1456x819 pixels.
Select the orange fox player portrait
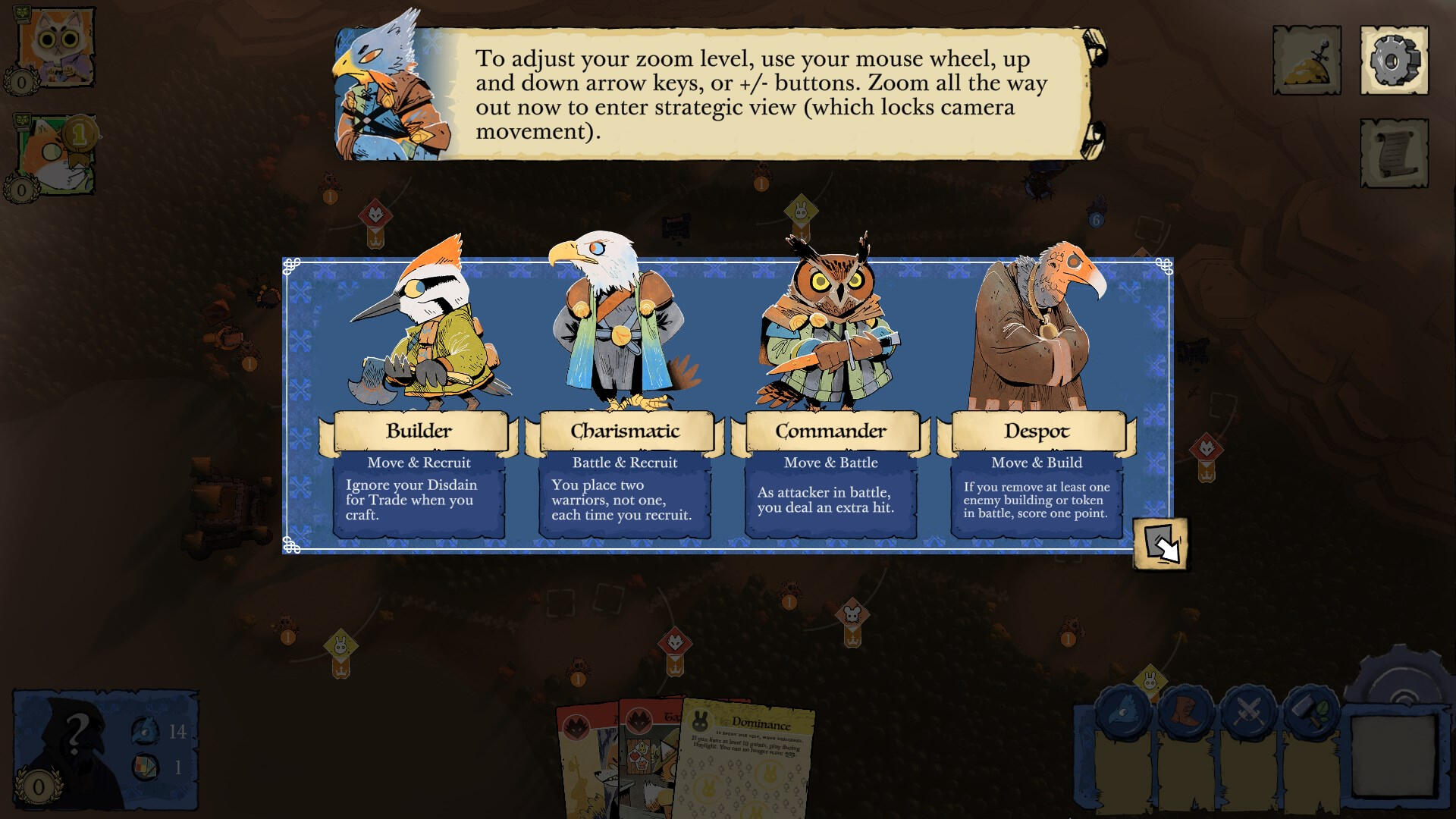point(55,155)
